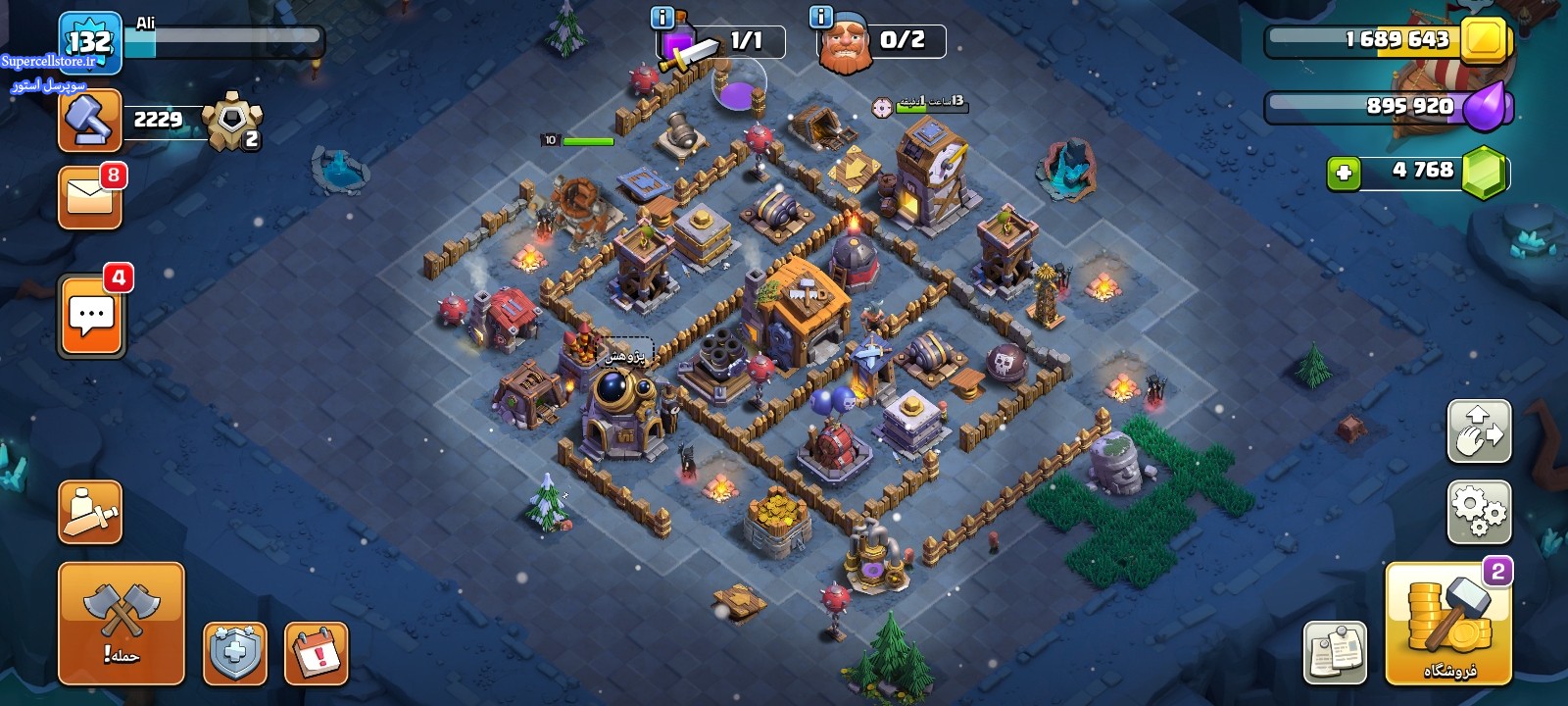Screen dimensions: 1568x706
Task: Open the shield with plus button
Action: (x=235, y=653)
